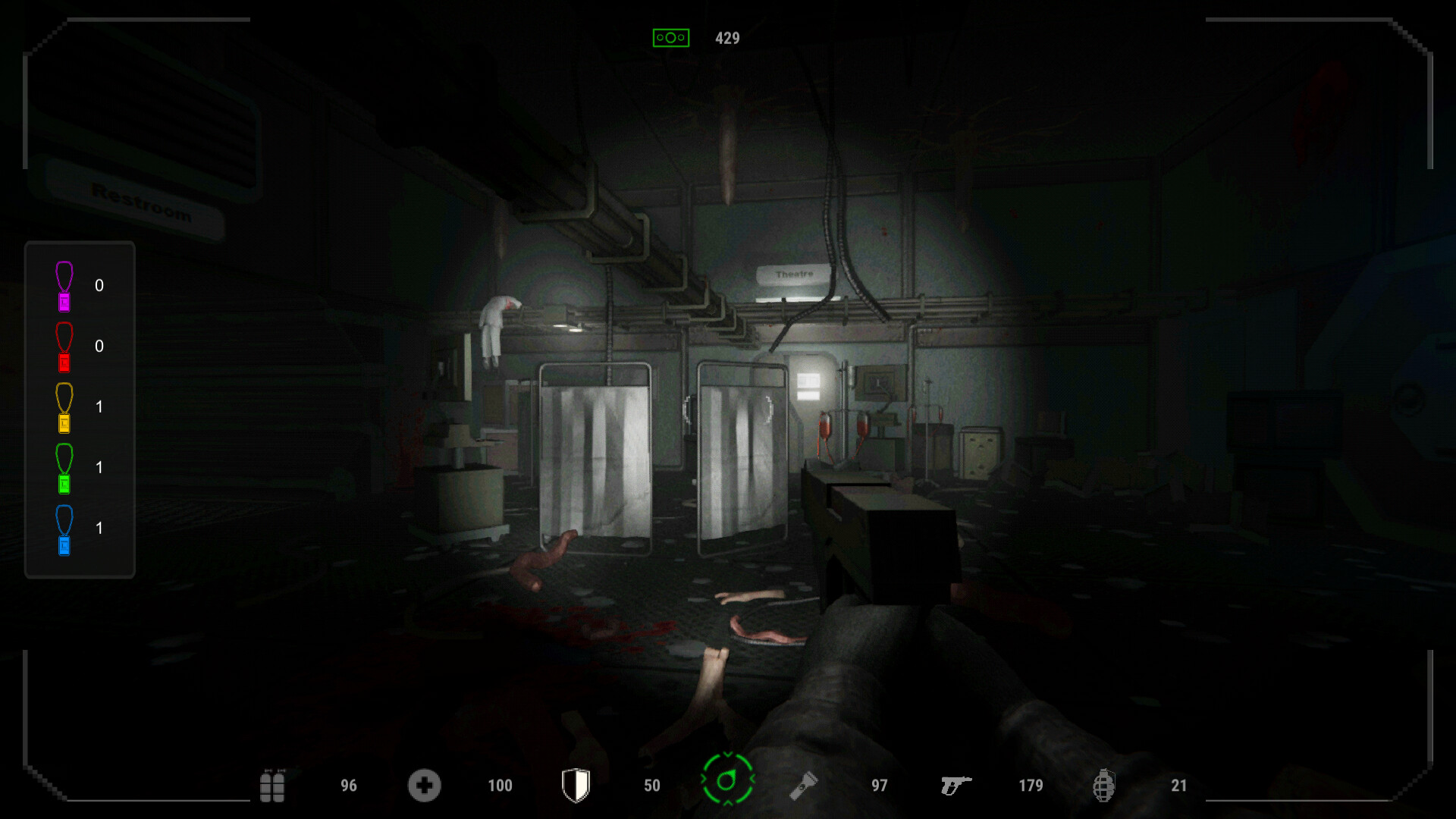Select the pistol weapon icon
The image size is (1456, 819).
[x=957, y=786]
